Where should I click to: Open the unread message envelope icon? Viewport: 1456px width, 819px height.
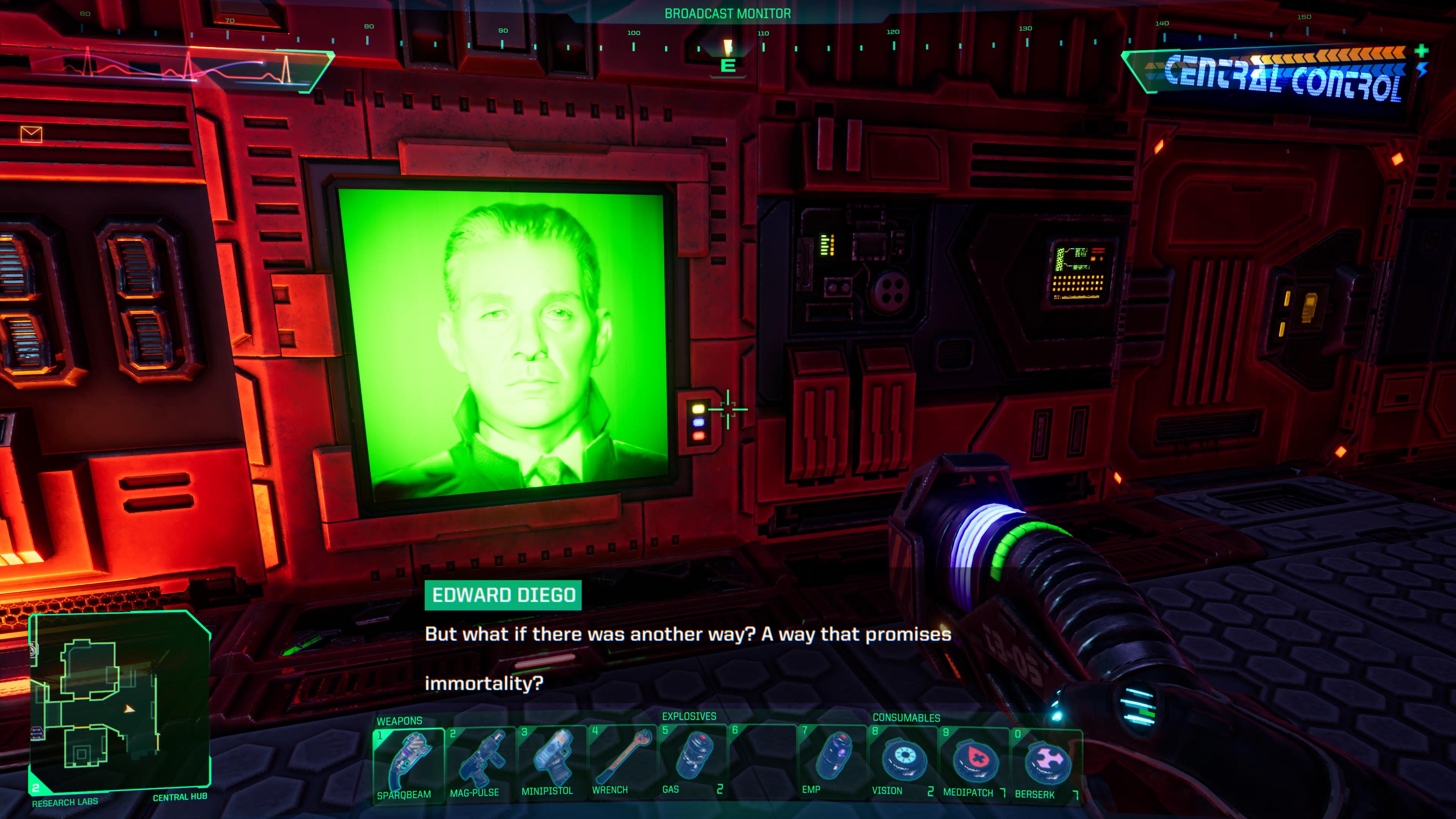click(x=31, y=134)
